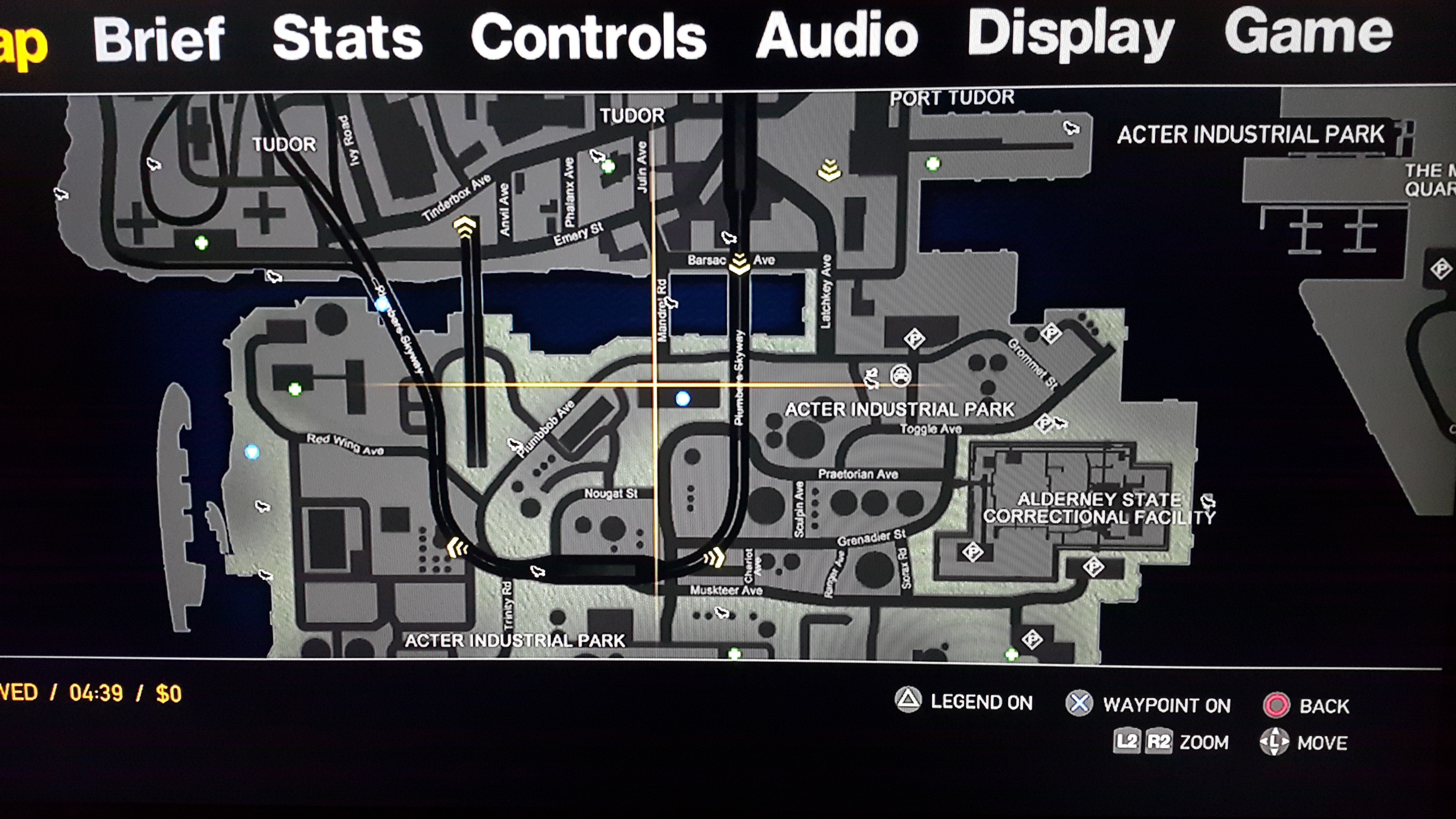Switch to the Brief tab
This screenshot has height=819, width=1456.
159,38
